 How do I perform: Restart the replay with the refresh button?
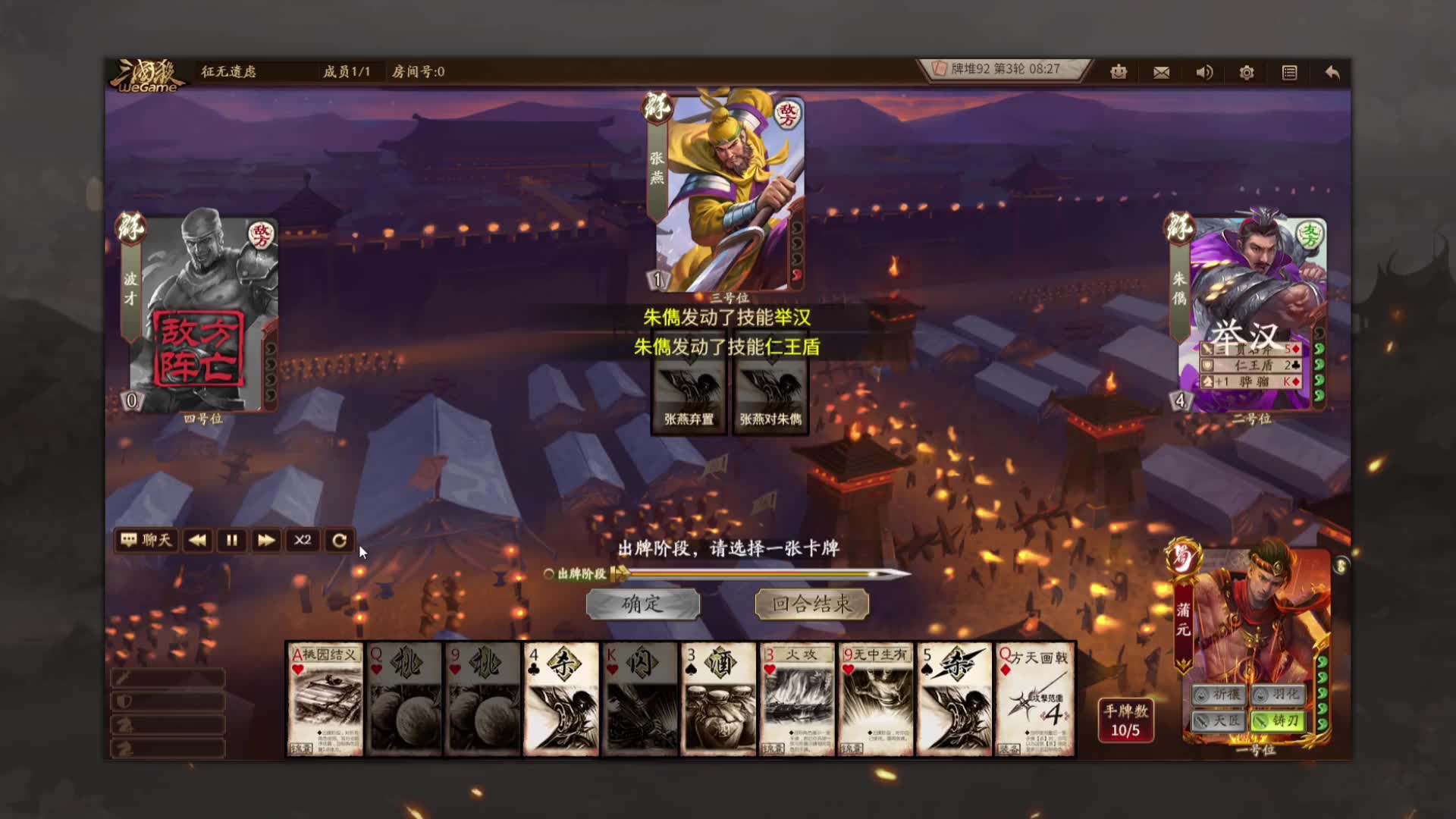coord(339,540)
